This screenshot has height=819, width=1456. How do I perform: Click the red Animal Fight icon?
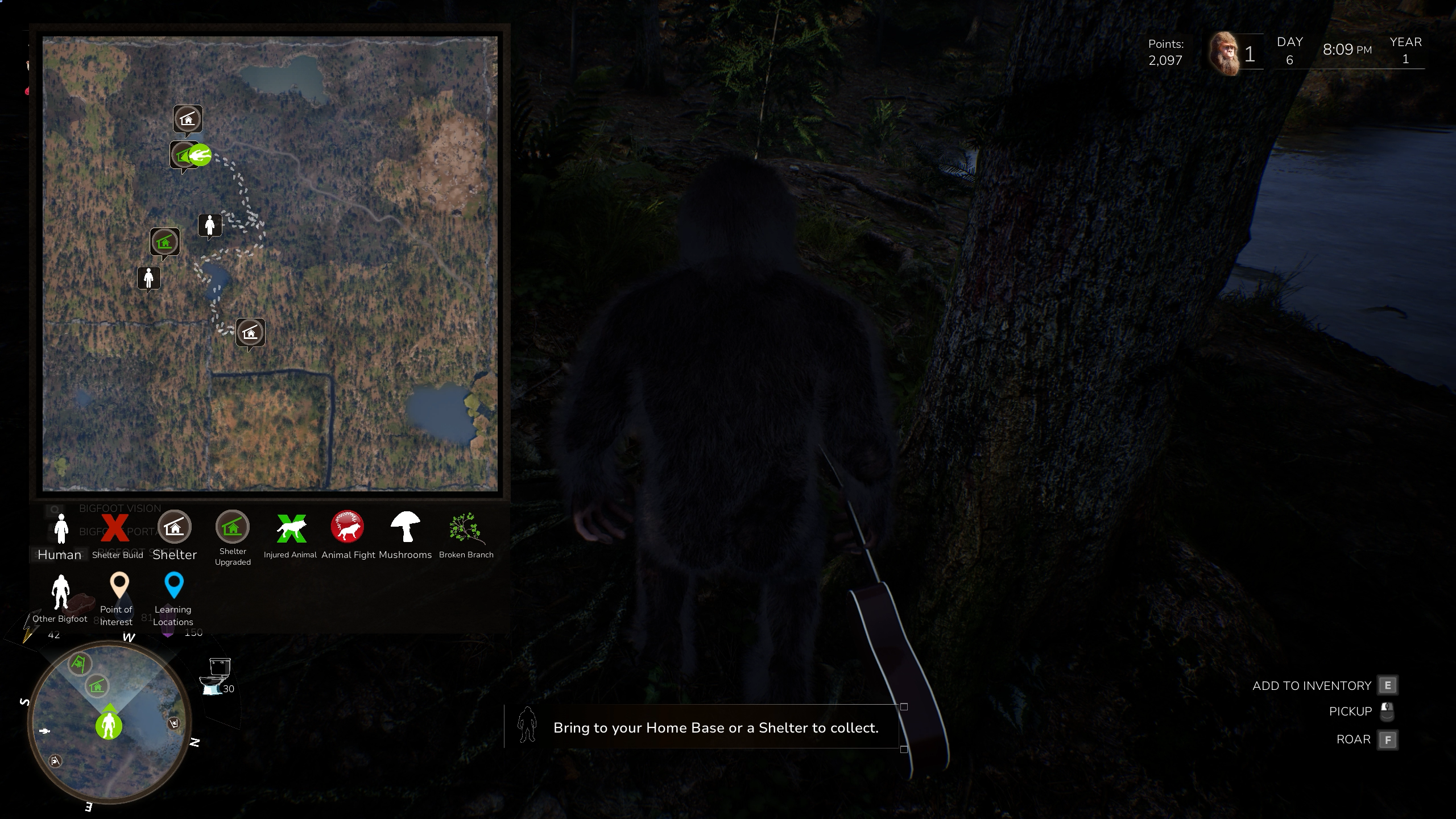[x=347, y=527]
